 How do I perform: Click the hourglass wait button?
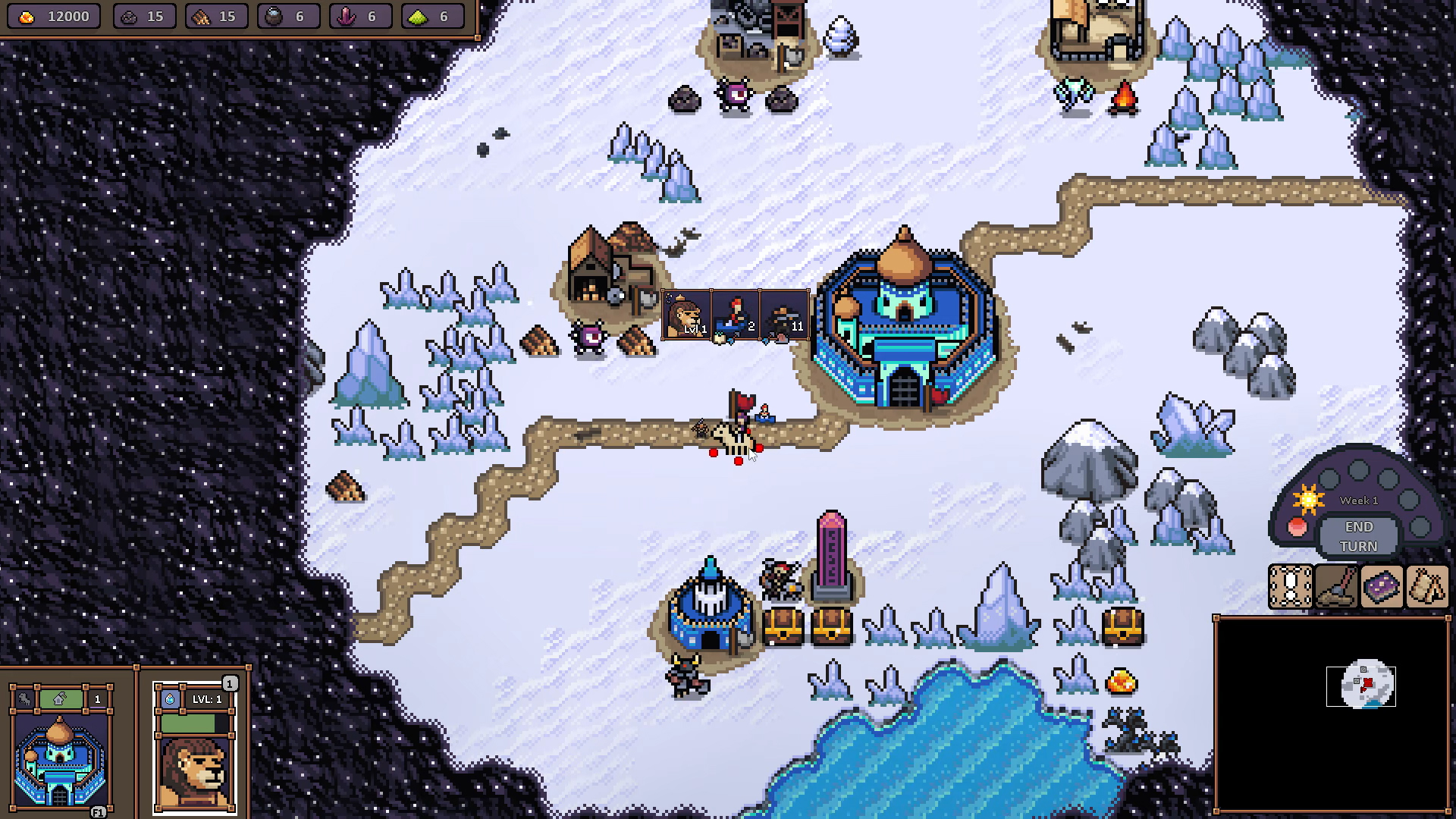tap(1290, 586)
